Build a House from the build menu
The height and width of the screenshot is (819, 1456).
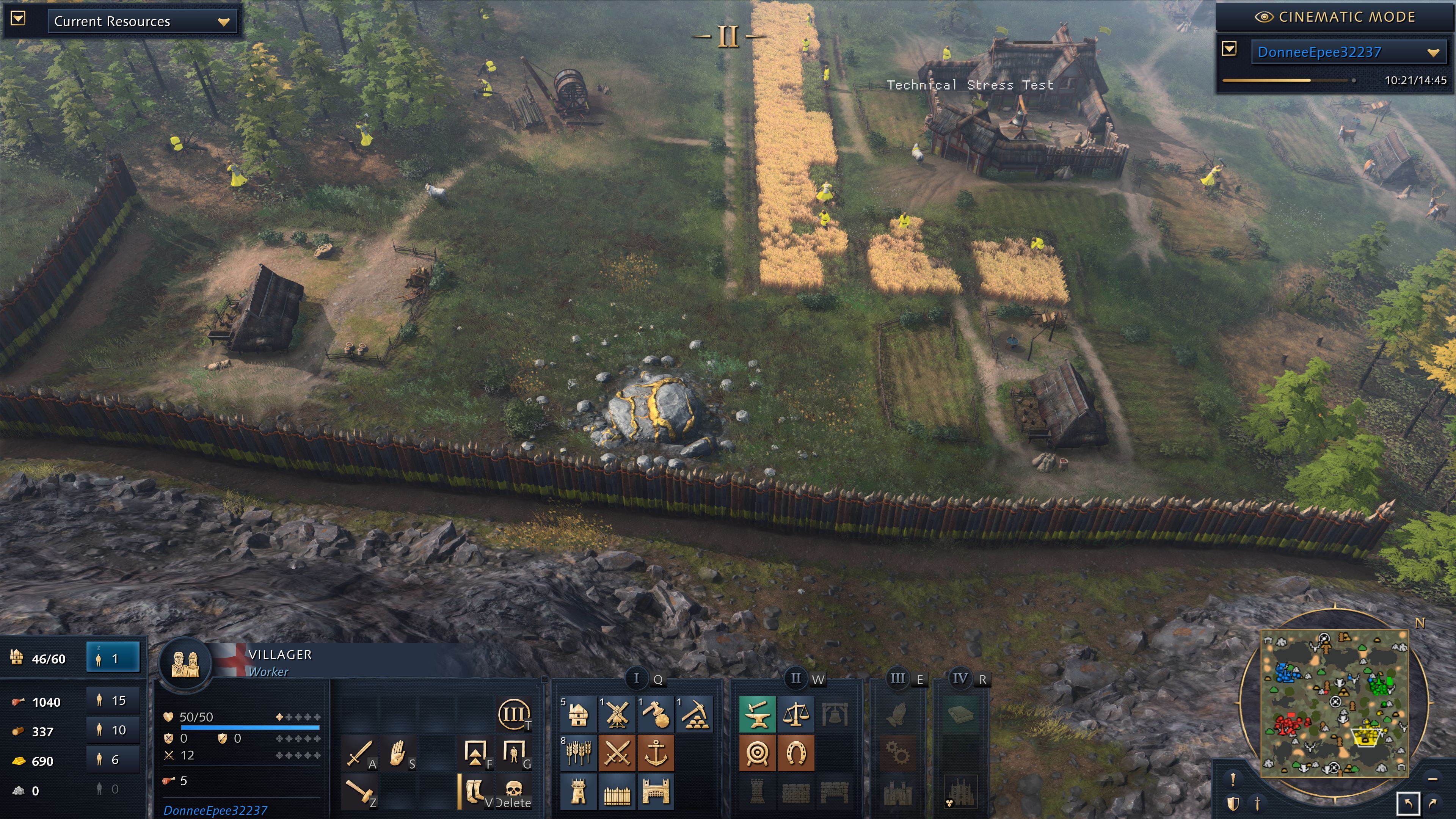578,715
